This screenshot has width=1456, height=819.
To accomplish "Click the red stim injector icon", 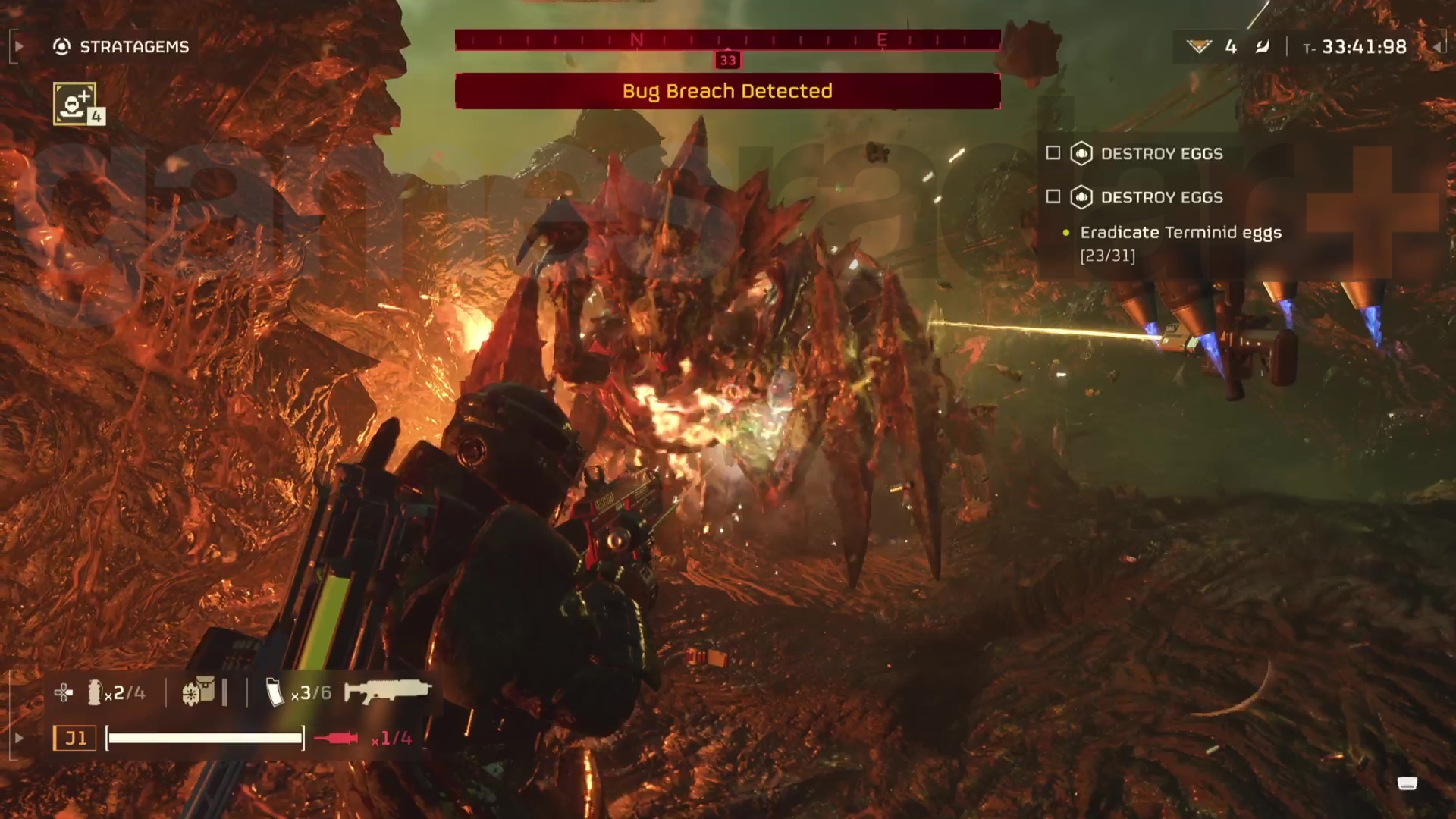I will point(337,738).
